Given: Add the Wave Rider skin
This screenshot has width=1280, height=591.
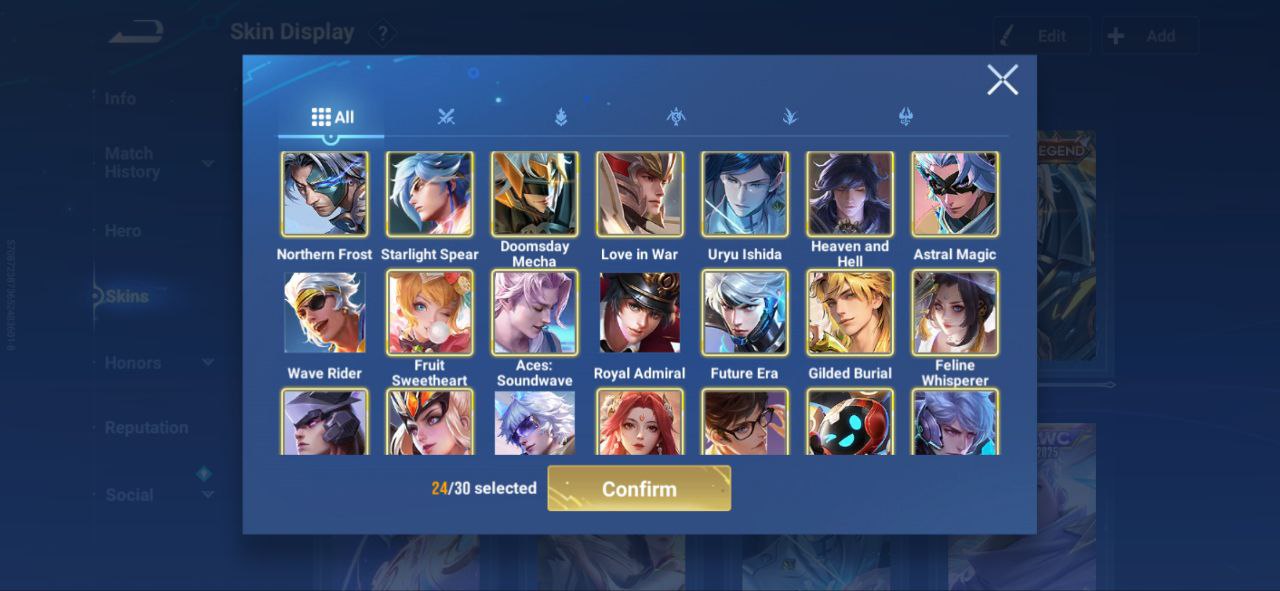Looking at the screenshot, I should [x=325, y=312].
